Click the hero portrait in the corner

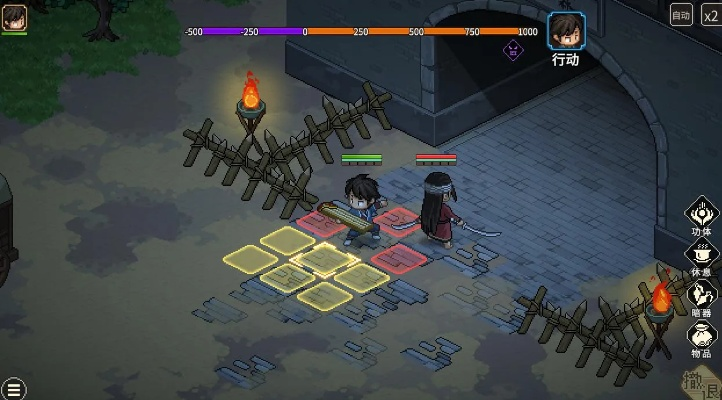14,17
